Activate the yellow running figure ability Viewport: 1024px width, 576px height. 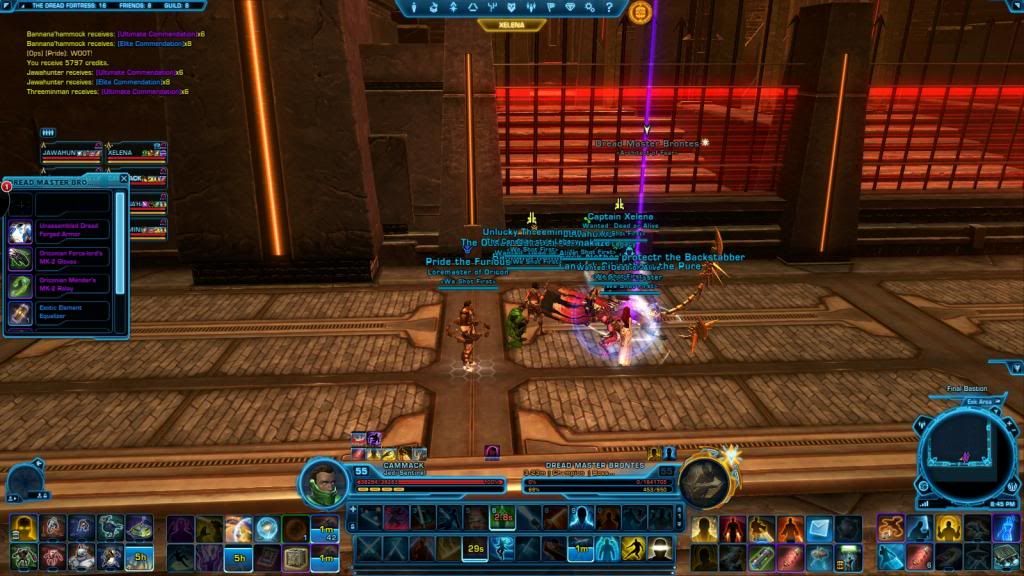click(x=632, y=549)
